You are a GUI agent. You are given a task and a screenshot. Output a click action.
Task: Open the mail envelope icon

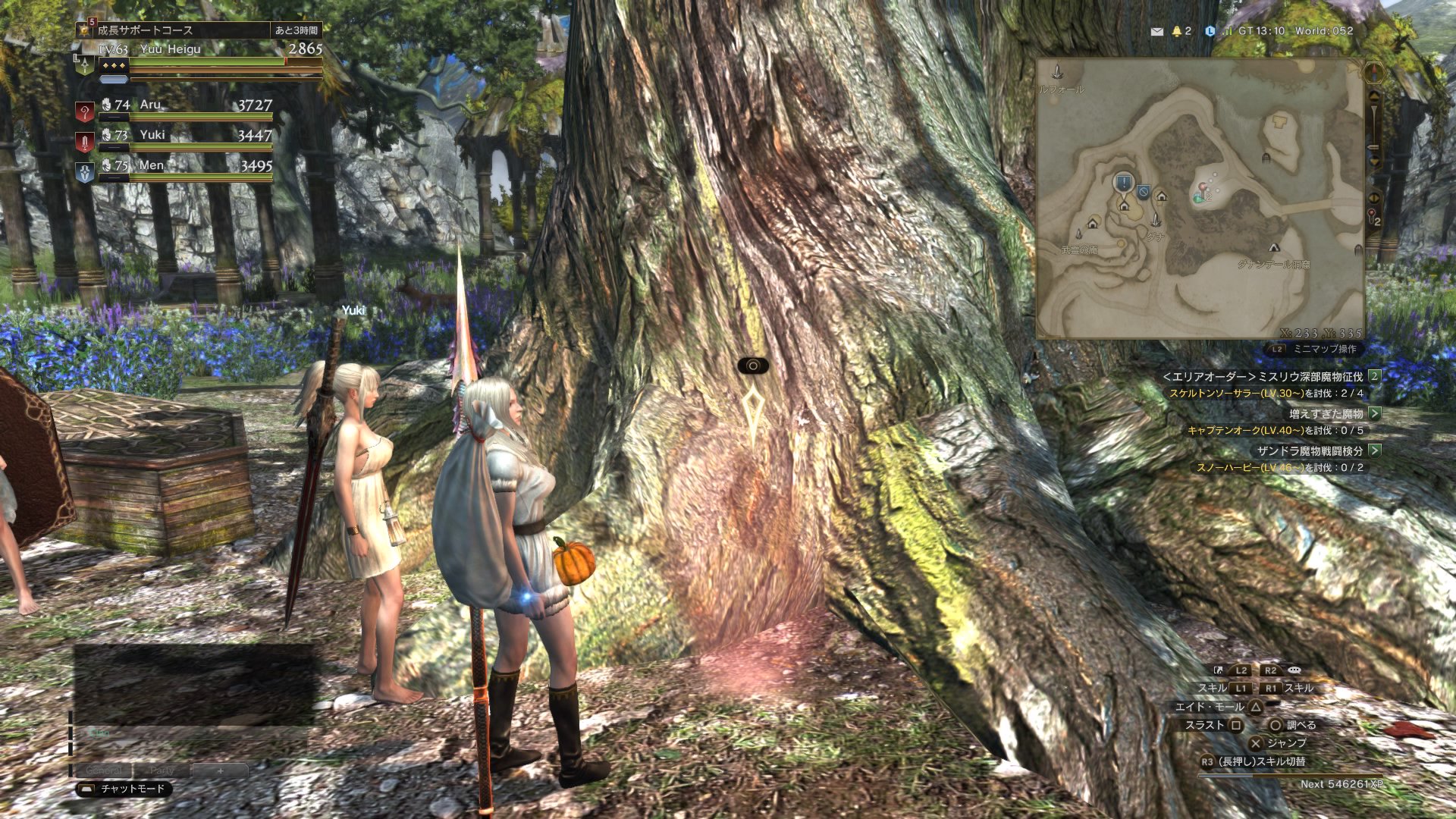pos(1156,32)
